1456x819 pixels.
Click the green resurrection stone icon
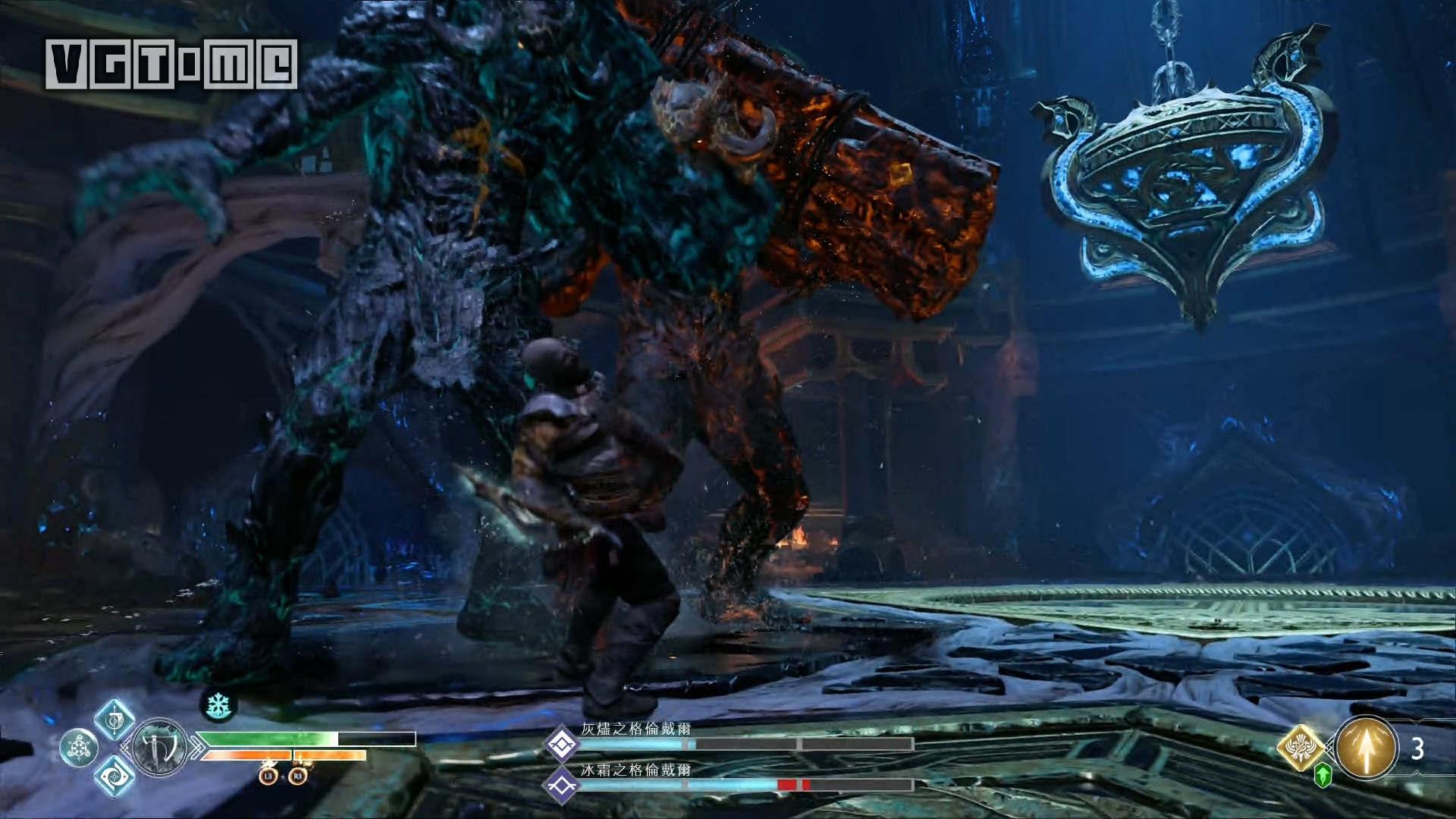pos(1323,775)
